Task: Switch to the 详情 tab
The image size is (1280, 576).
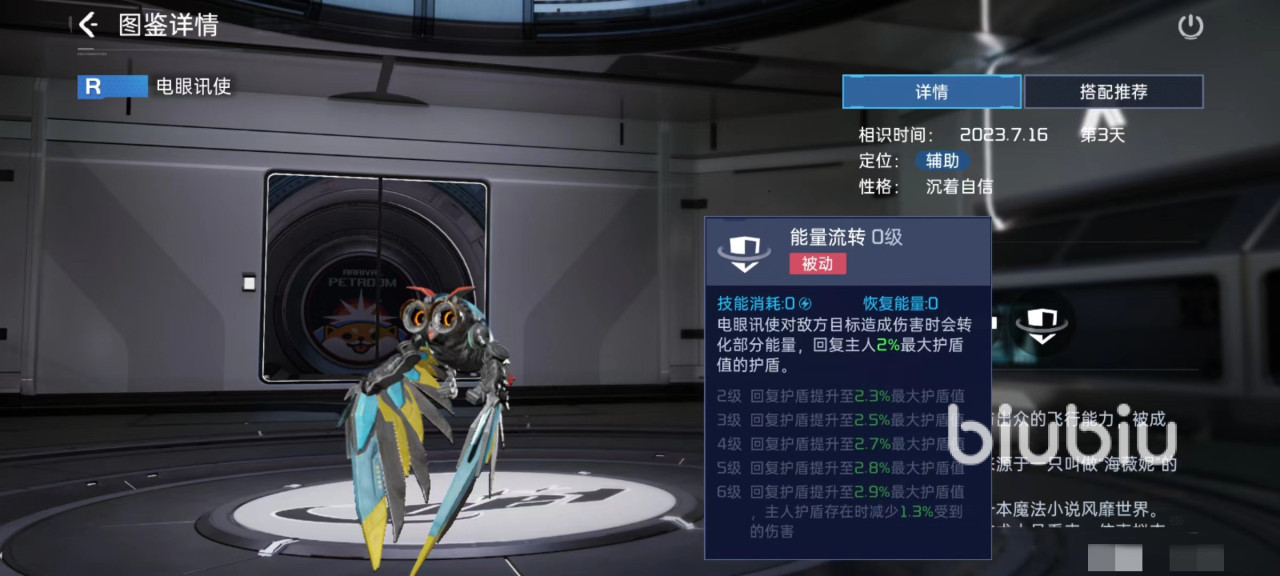Action: 931,92
